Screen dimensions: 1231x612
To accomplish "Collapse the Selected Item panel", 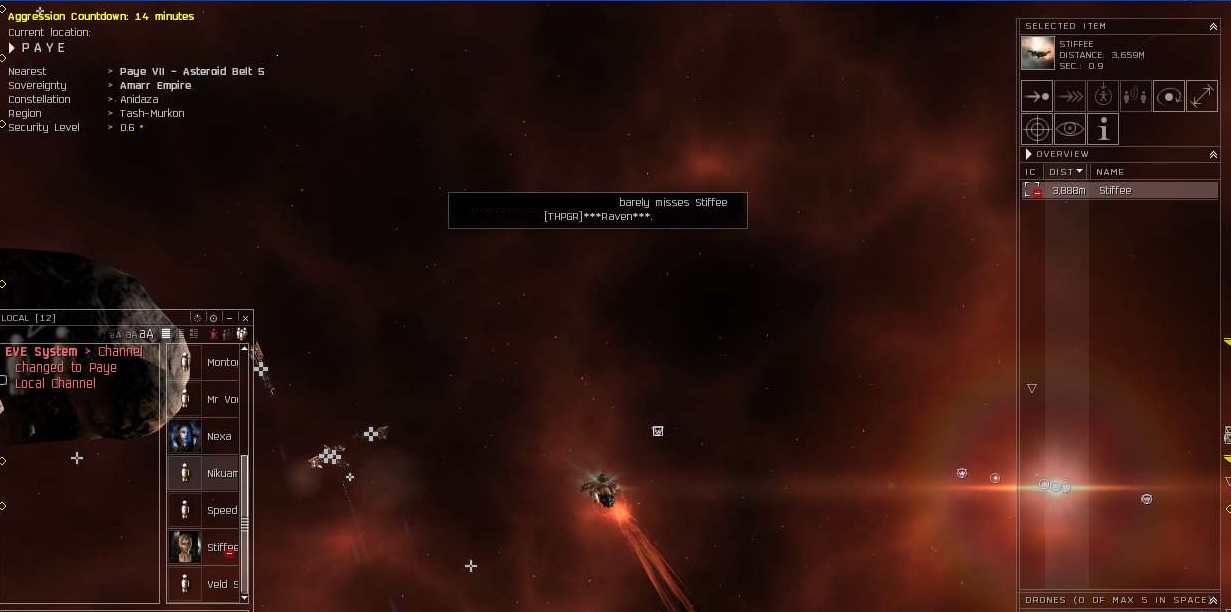I will point(1213,27).
